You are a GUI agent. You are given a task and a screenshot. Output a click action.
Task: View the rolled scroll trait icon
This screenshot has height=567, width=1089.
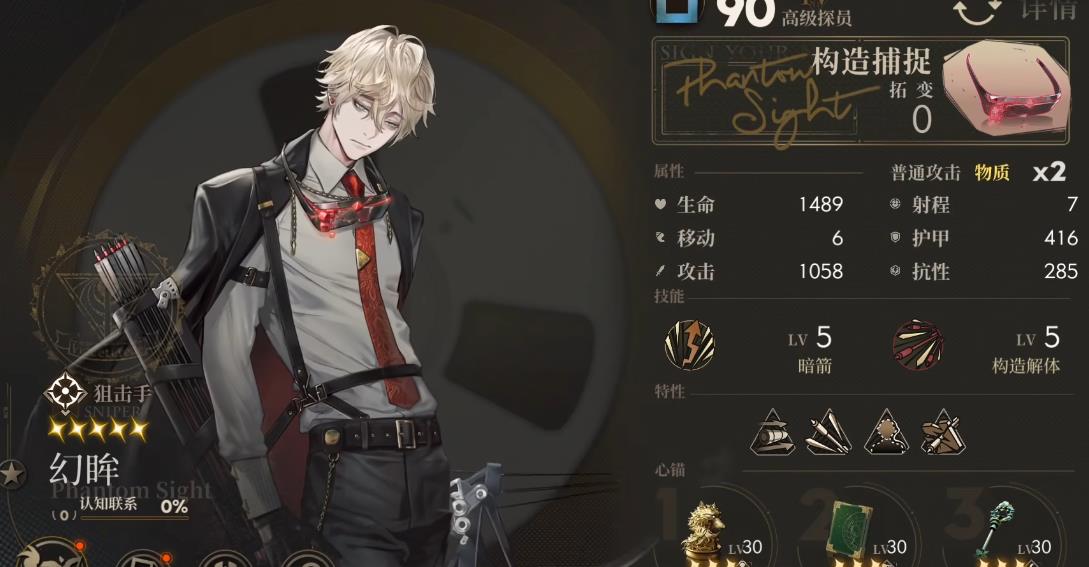coord(771,433)
